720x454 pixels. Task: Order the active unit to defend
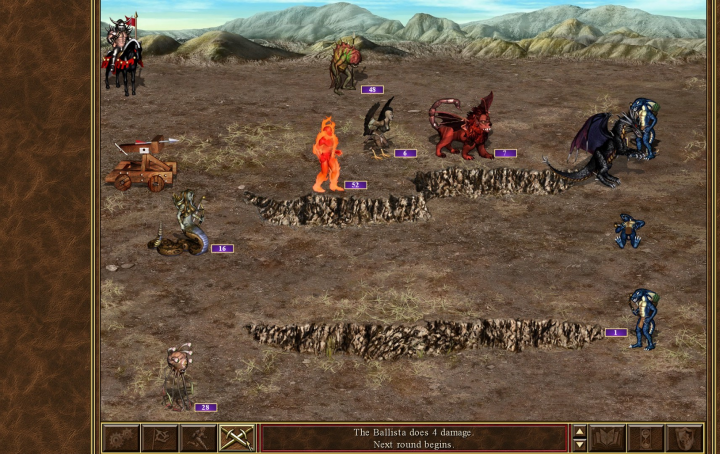coord(684,438)
